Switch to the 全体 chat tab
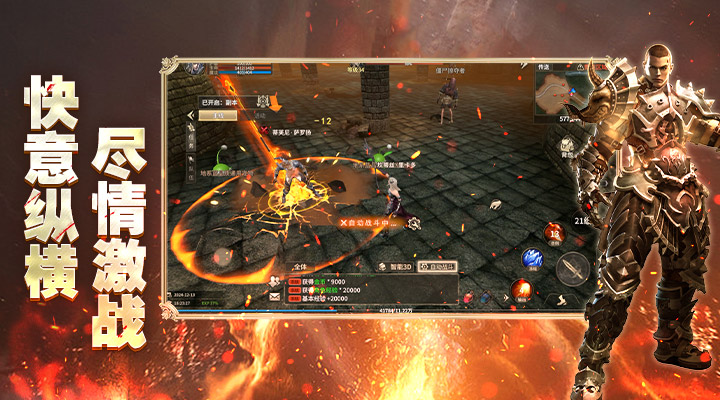Viewport: 720px width, 400px height. pyautogui.click(x=303, y=268)
